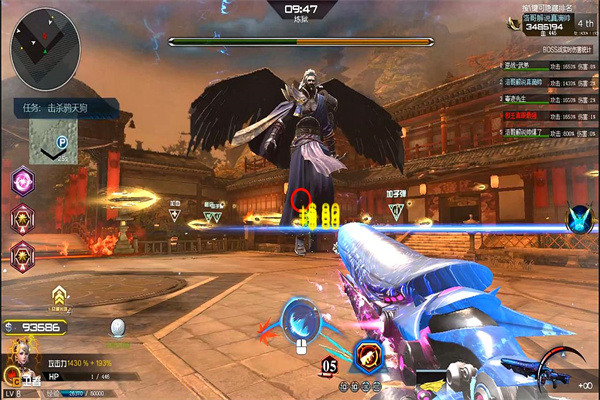Click the circular radar minimap

click(x=45, y=39)
